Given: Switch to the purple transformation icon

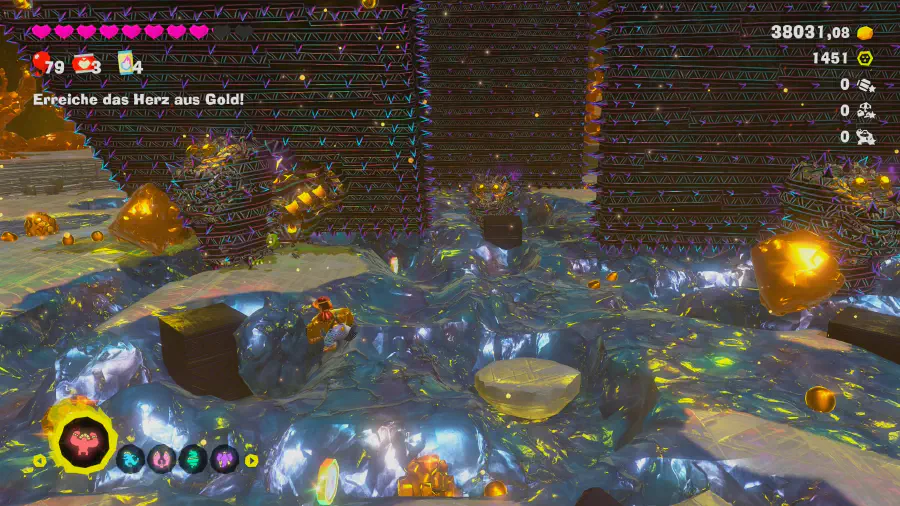Looking at the screenshot, I should [224, 459].
